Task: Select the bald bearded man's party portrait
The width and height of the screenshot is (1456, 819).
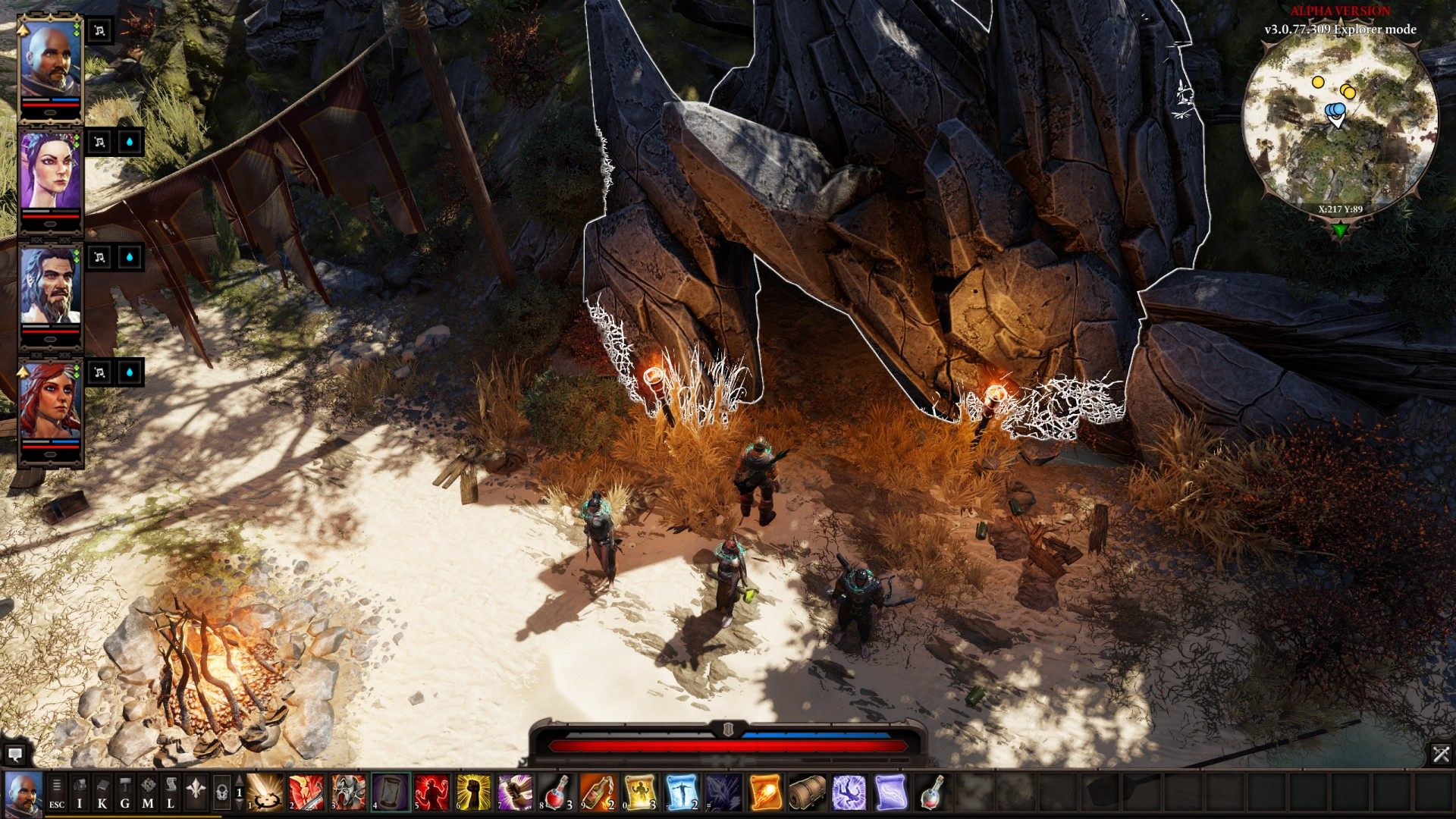Action: 50,64
